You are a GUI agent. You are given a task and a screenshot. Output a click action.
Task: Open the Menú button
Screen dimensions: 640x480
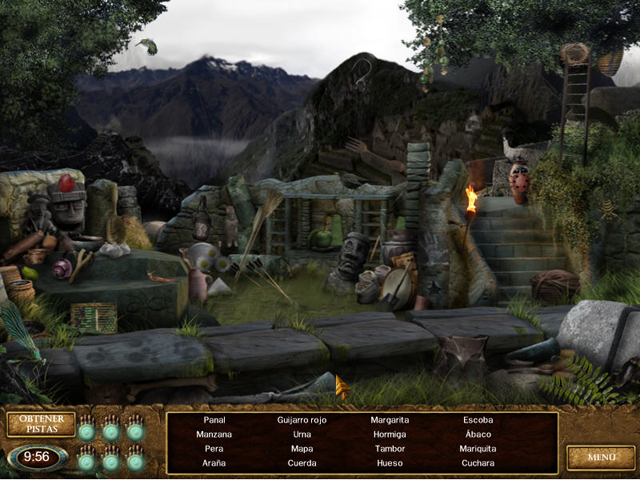[600, 457]
